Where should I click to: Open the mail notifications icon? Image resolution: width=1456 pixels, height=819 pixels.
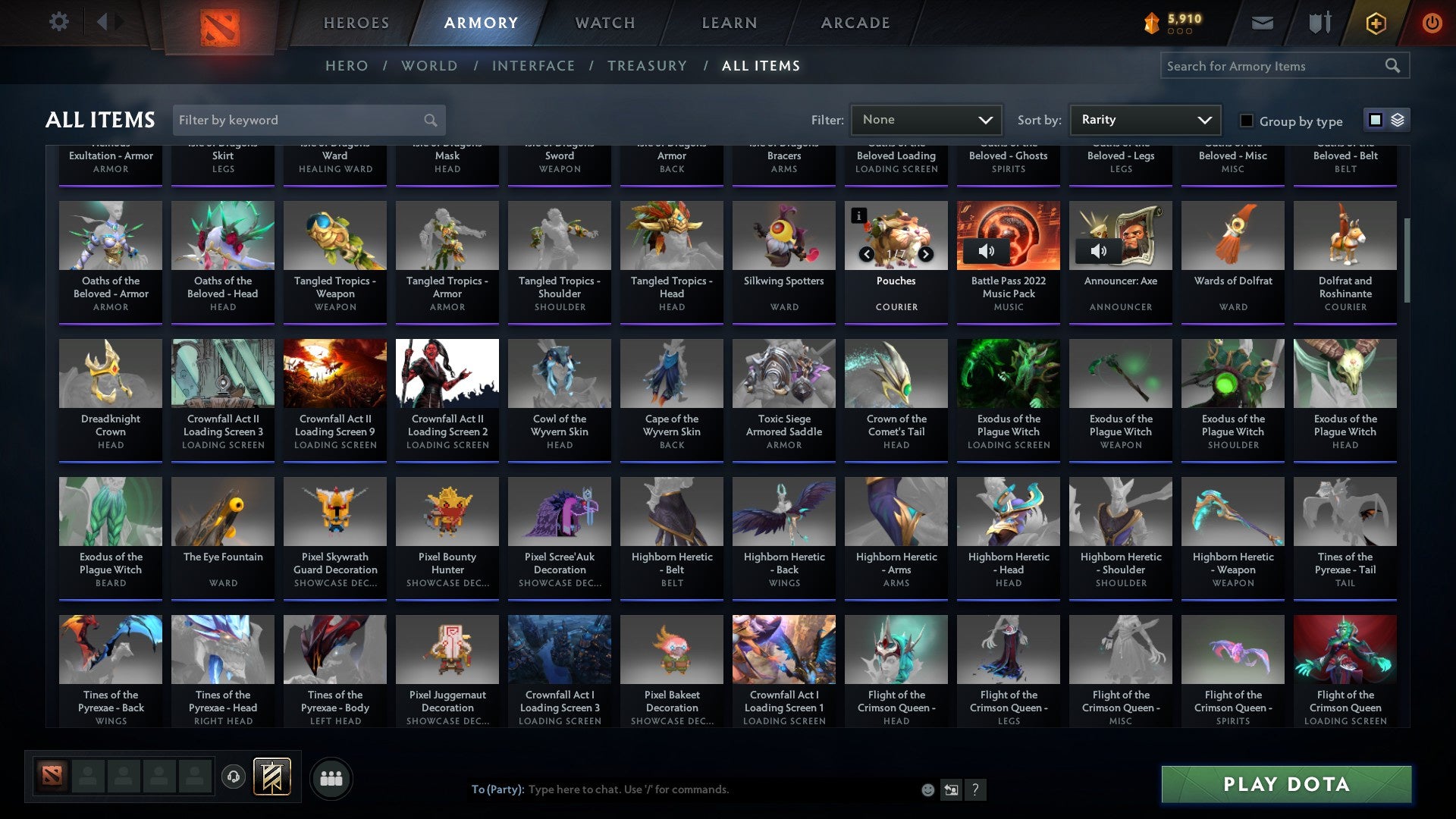[x=1262, y=23]
